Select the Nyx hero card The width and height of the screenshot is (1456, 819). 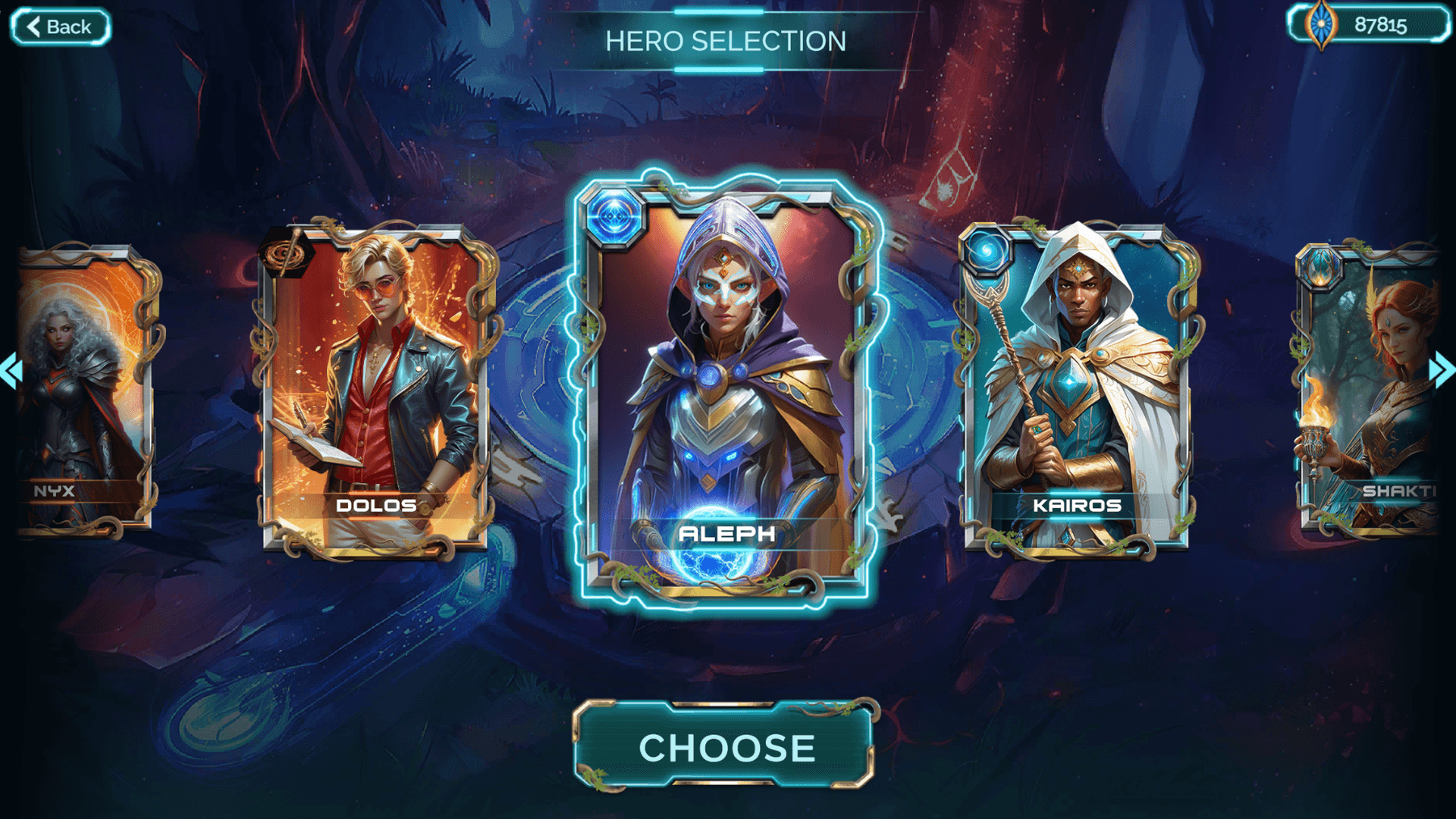tap(83, 387)
